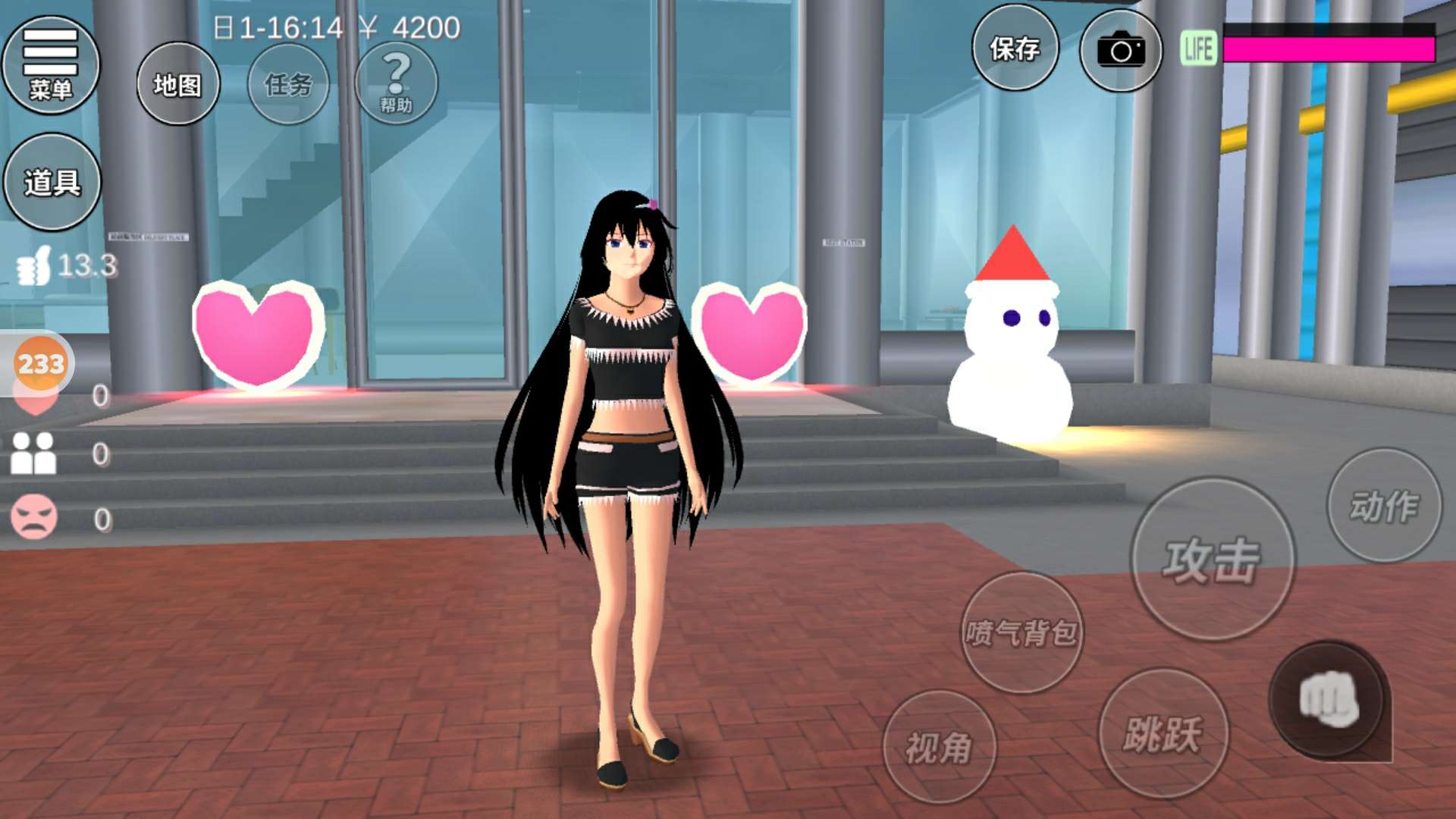
Task: Activate the 喷气背包 jetpack
Action: tap(1021, 632)
